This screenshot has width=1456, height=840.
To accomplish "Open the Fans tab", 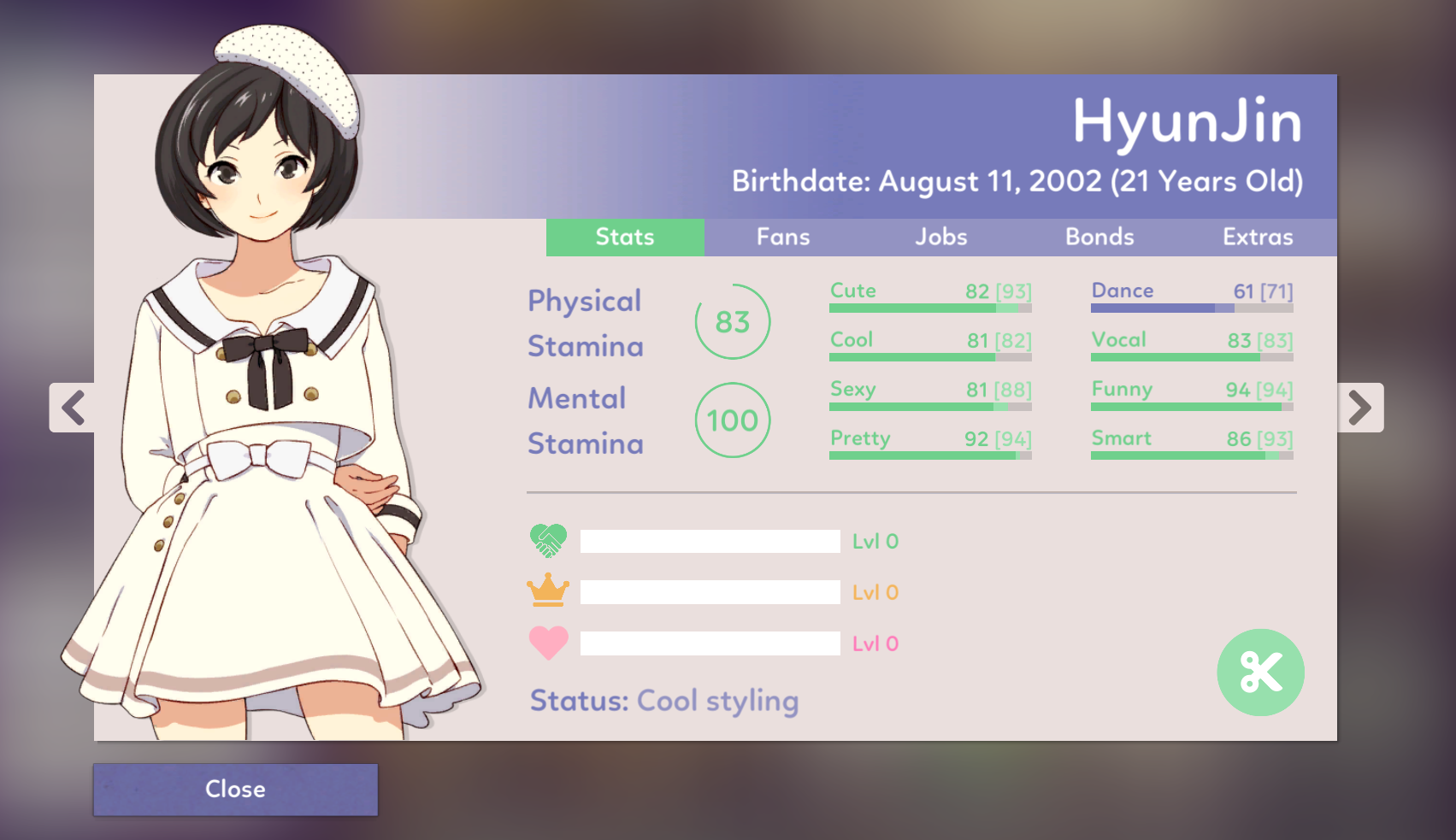I will click(783, 238).
